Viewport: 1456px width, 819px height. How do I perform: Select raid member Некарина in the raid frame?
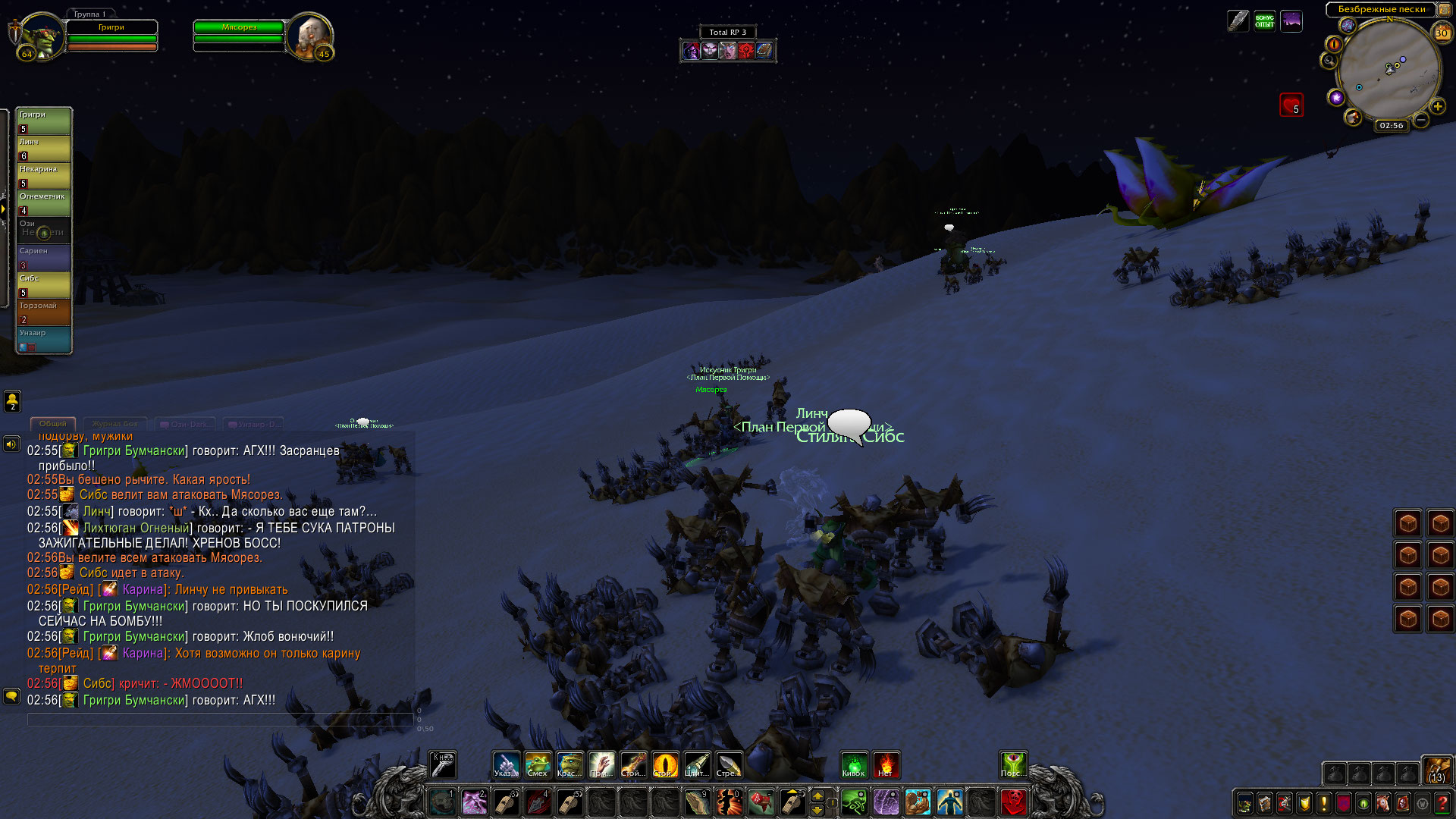(44, 175)
